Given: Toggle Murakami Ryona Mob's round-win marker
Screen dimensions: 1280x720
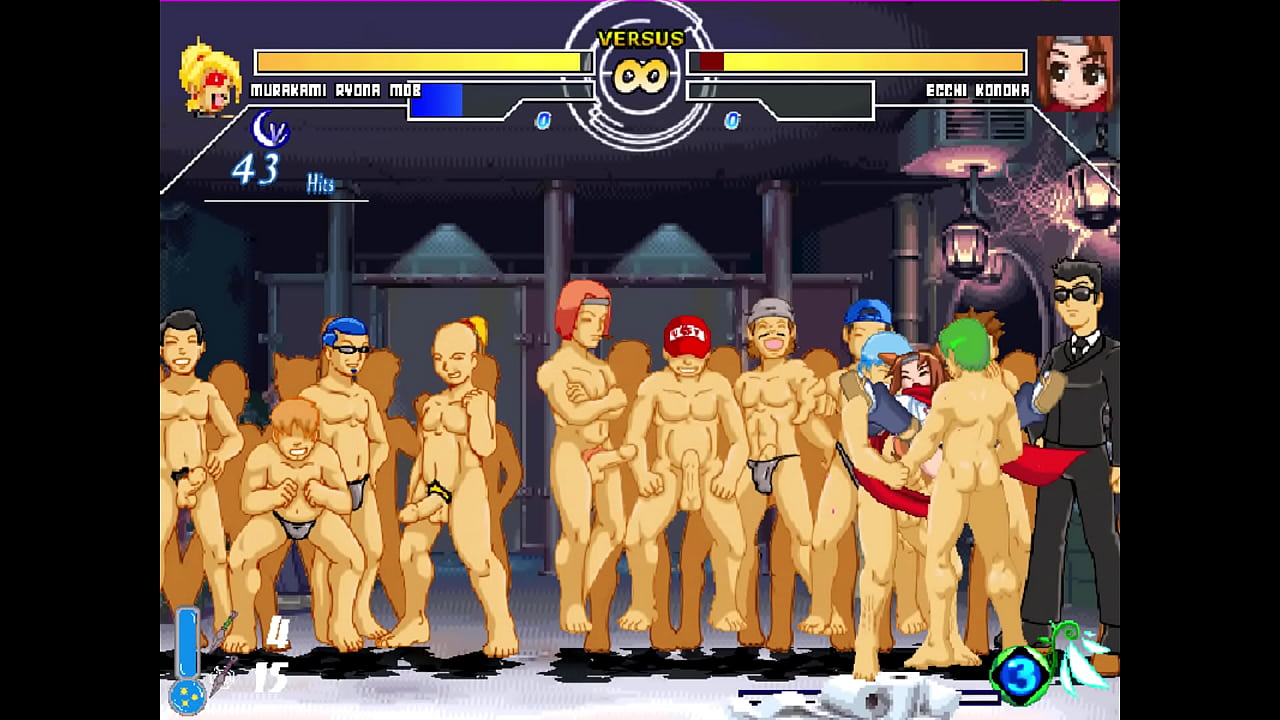Looking at the screenshot, I should [543, 121].
